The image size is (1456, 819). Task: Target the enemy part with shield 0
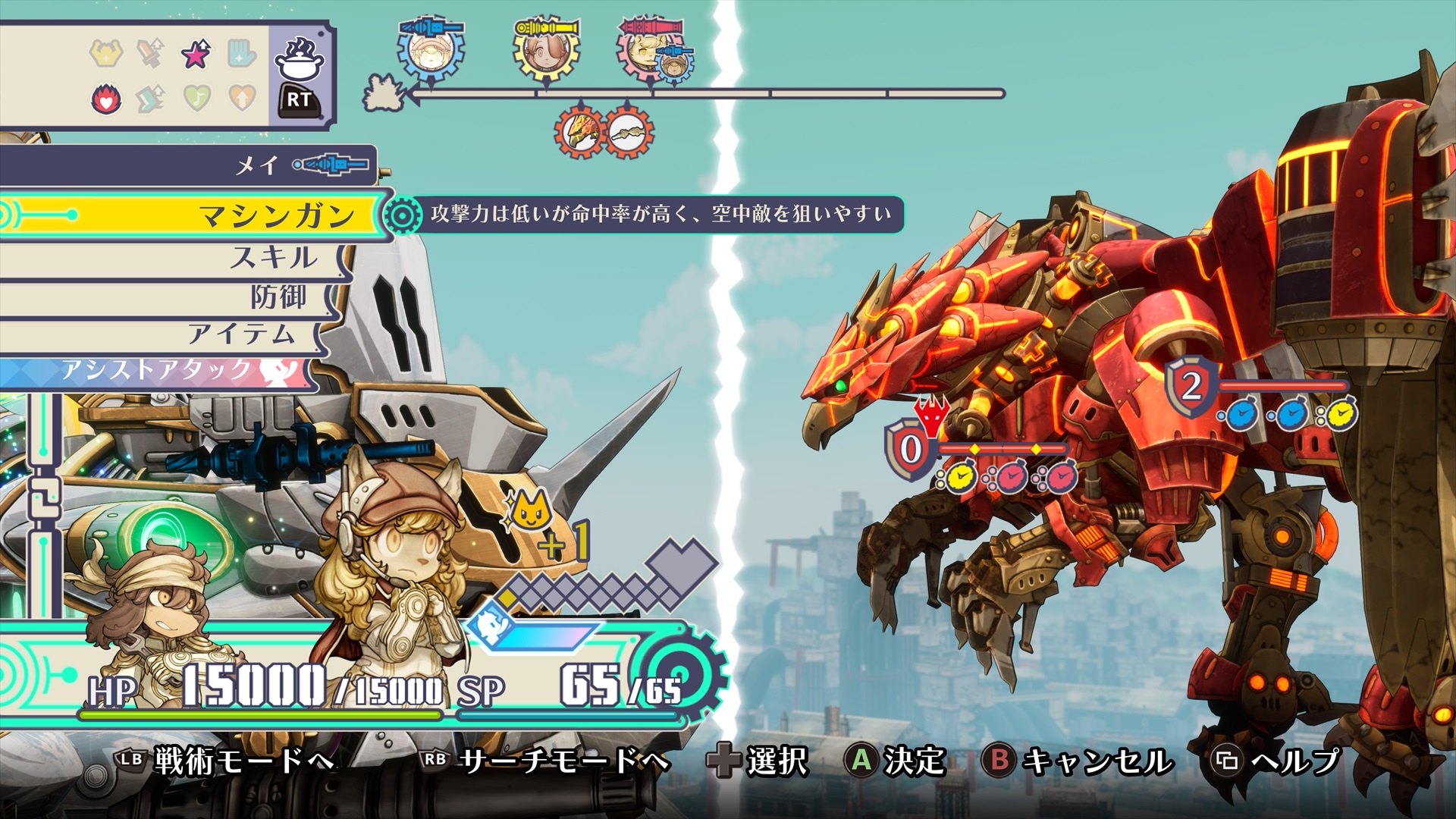pyautogui.click(x=911, y=449)
